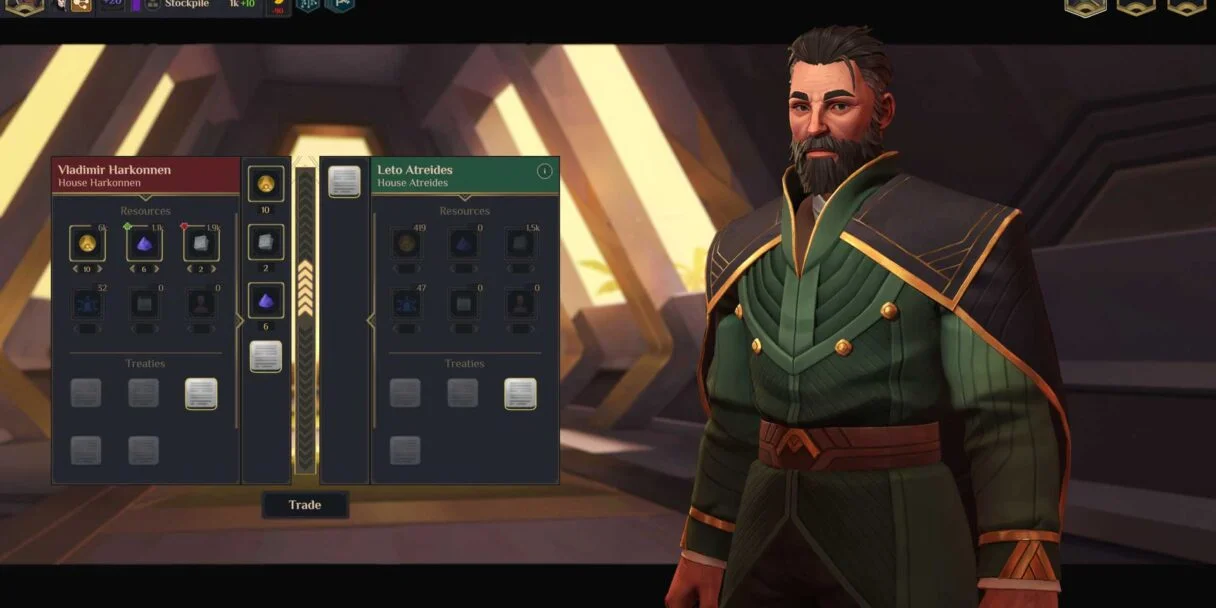The width and height of the screenshot is (1216, 608).
Task: Select the highlighted treaty in Atreides' Treaties list
Action: [x=520, y=393]
